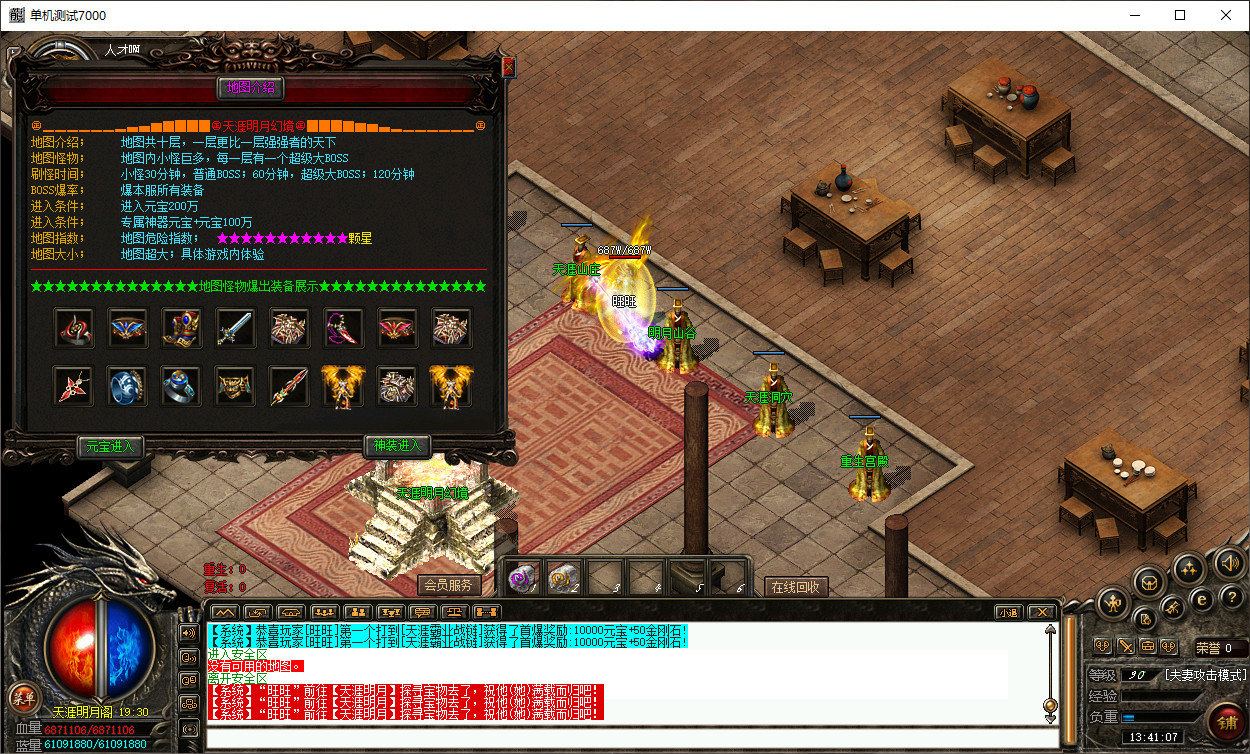Open the bag chest round icon

click(1150, 581)
